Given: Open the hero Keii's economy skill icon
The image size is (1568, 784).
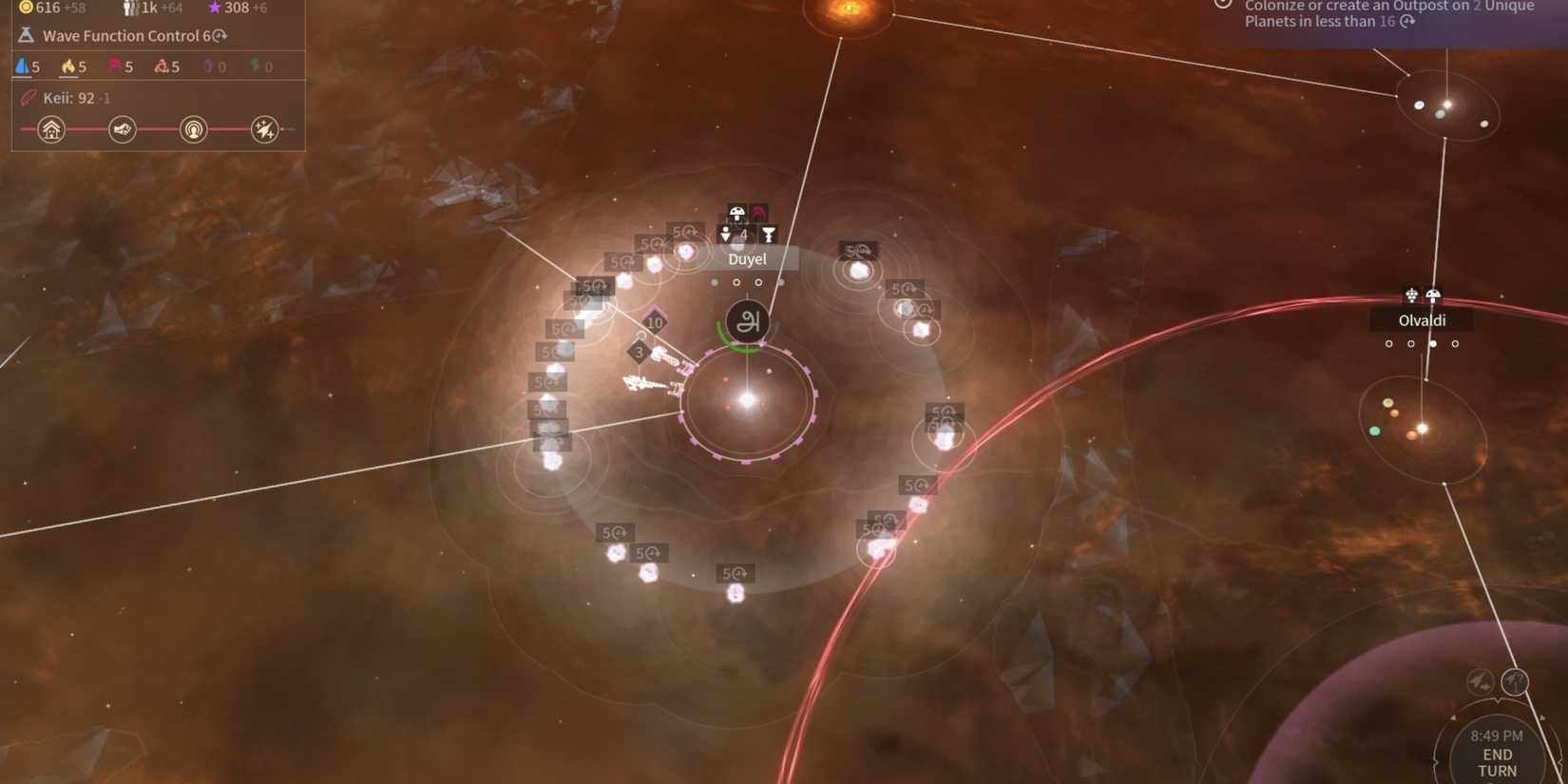Looking at the screenshot, I should [x=51, y=129].
